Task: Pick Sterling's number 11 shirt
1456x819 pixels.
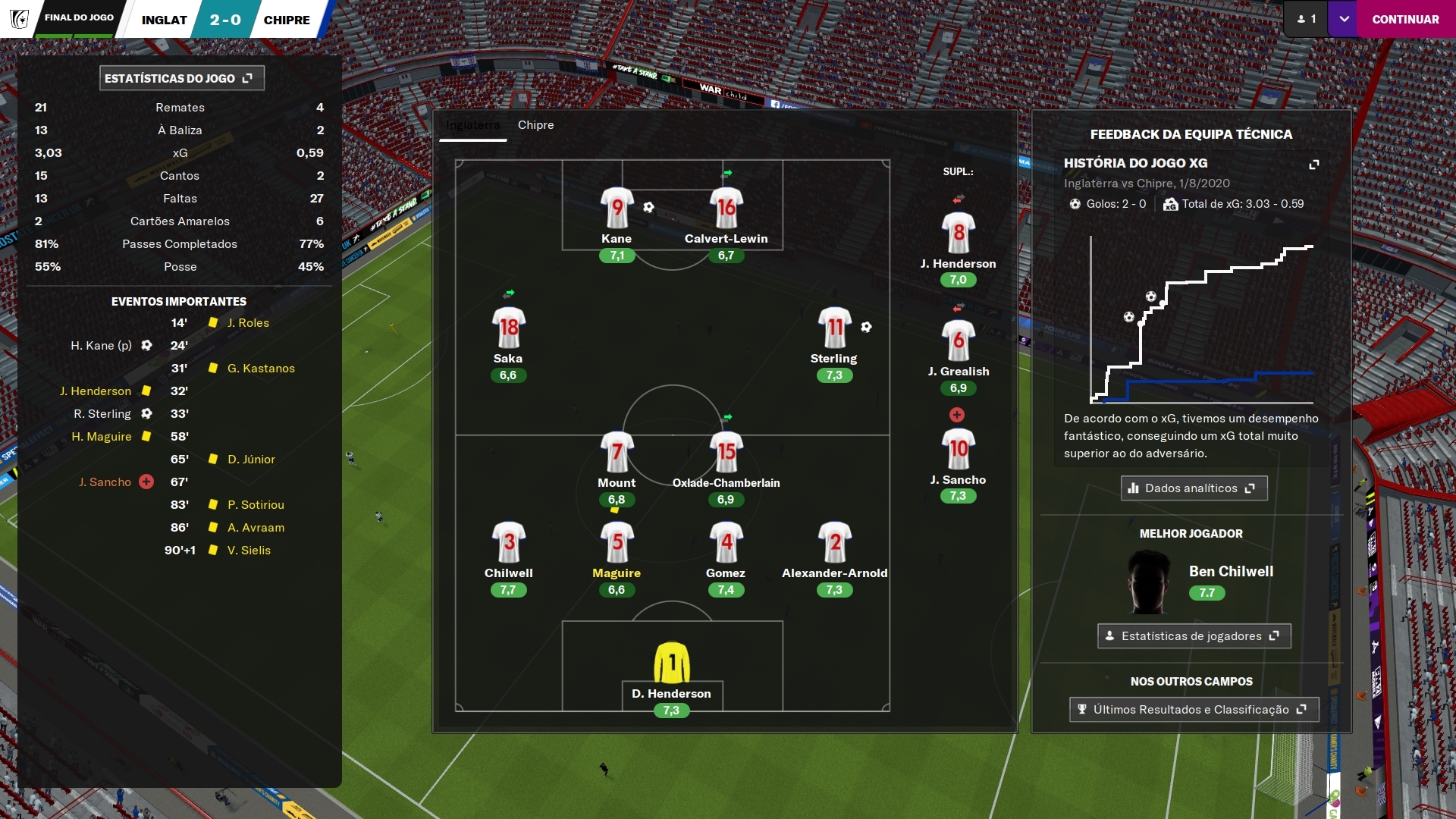Action: (x=834, y=328)
